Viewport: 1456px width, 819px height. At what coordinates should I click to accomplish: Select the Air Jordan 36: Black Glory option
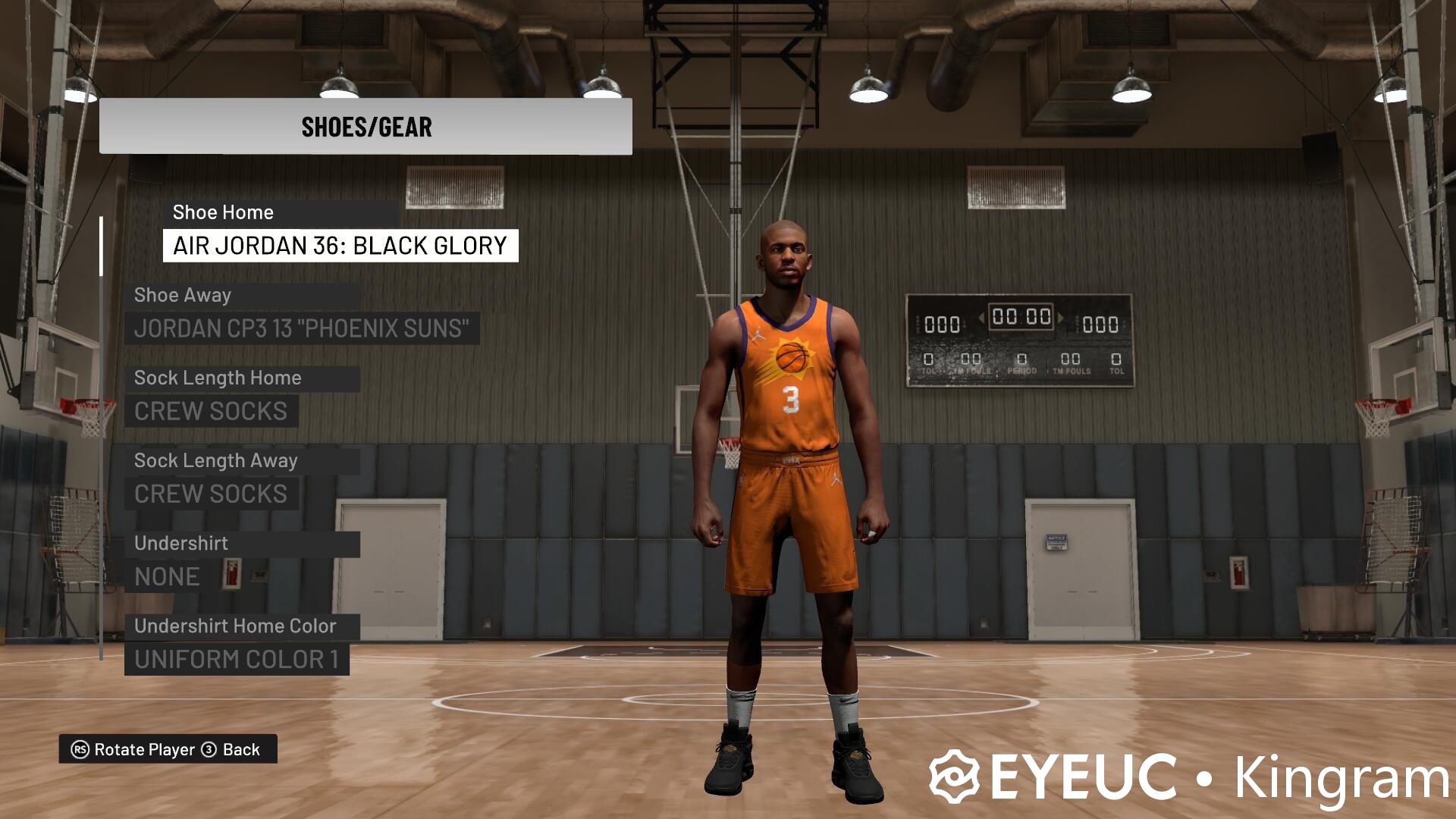340,246
